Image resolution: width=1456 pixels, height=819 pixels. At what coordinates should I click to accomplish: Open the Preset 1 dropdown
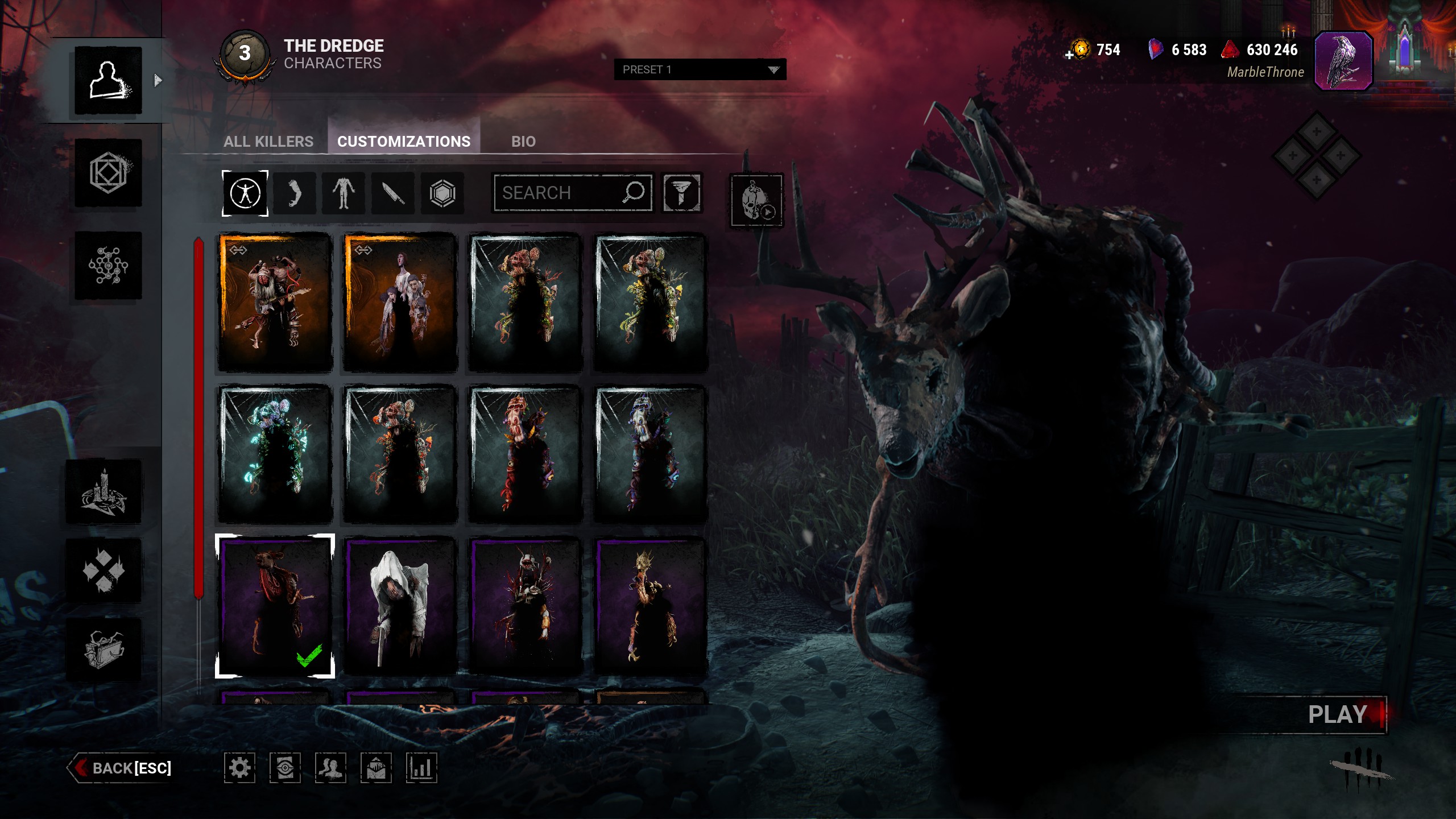click(700, 69)
